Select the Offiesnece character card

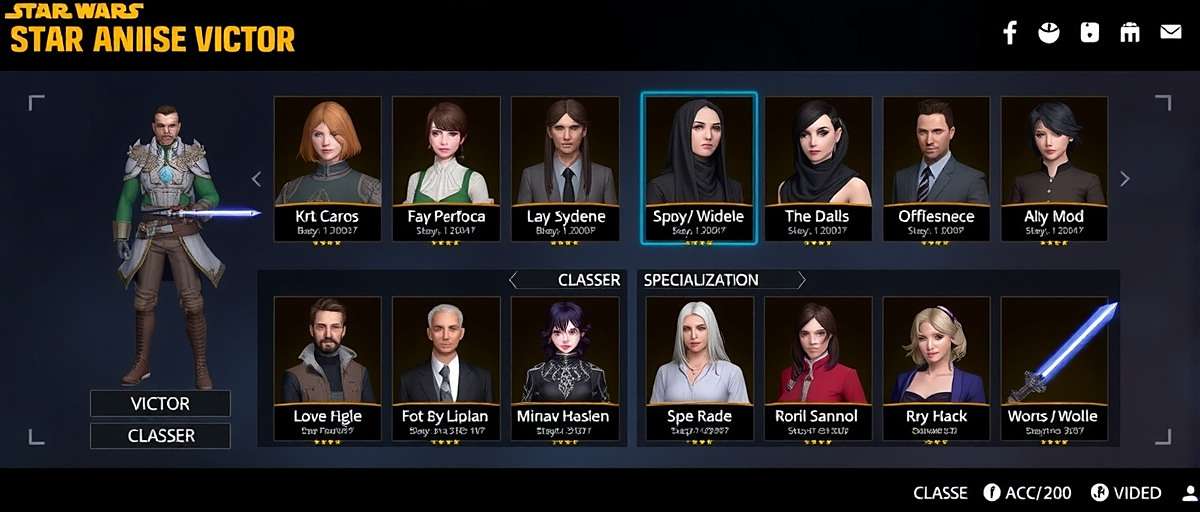click(x=936, y=168)
